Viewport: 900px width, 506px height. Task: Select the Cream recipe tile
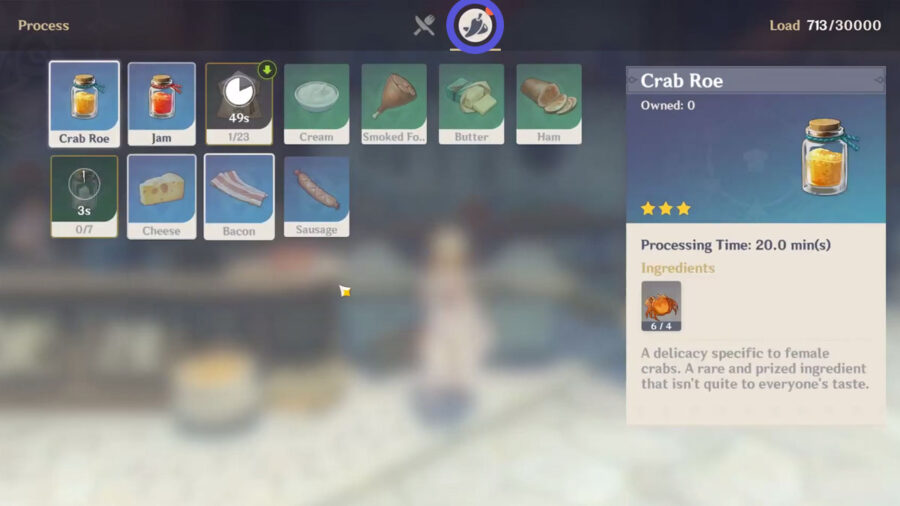[317, 104]
